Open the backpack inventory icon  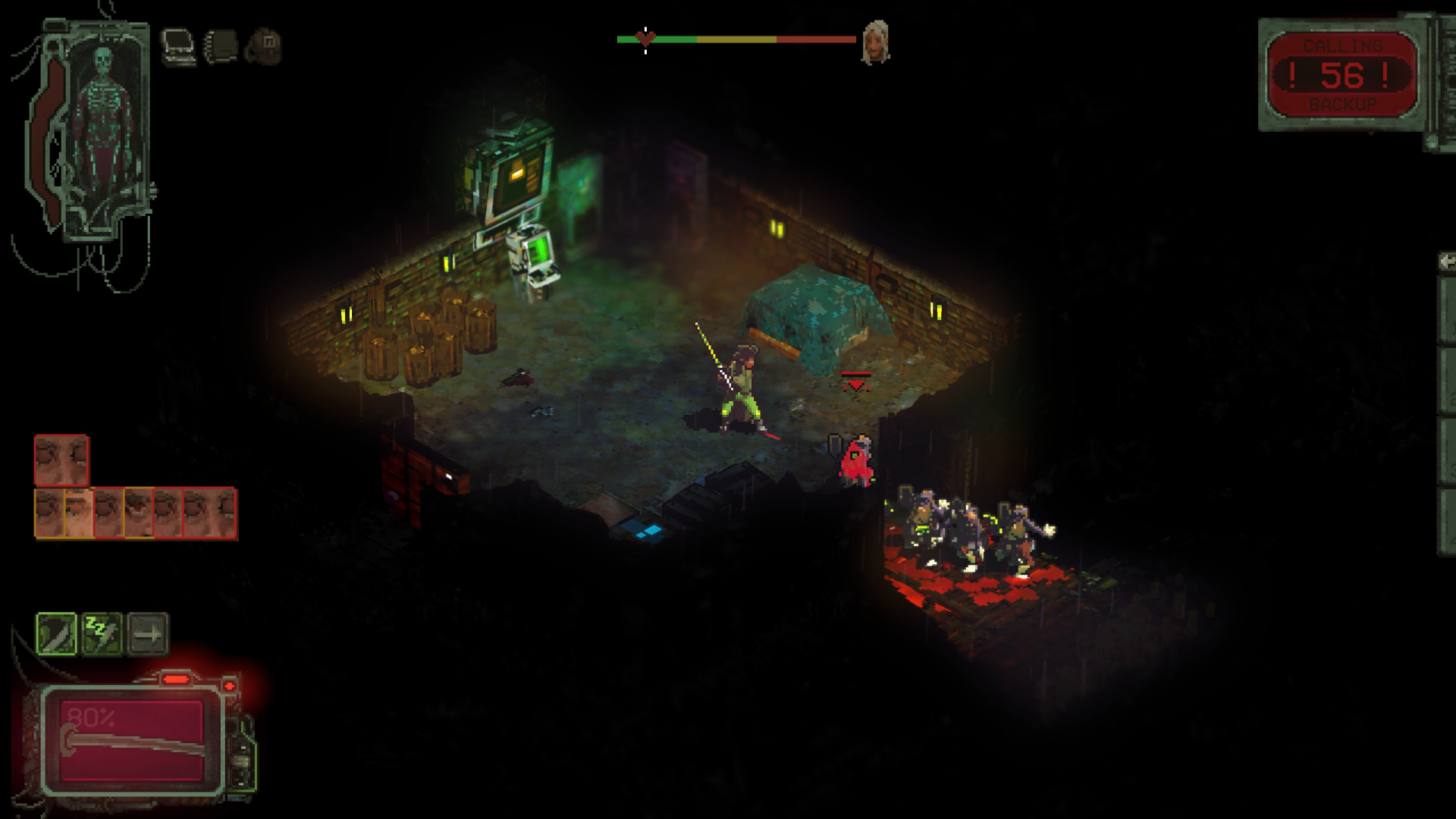pyautogui.click(x=264, y=46)
